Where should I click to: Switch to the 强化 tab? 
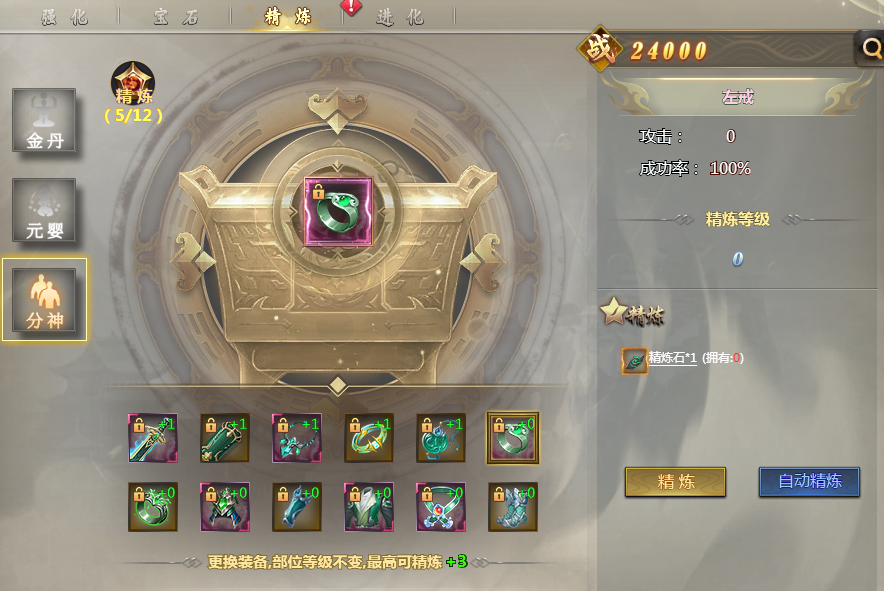65,17
